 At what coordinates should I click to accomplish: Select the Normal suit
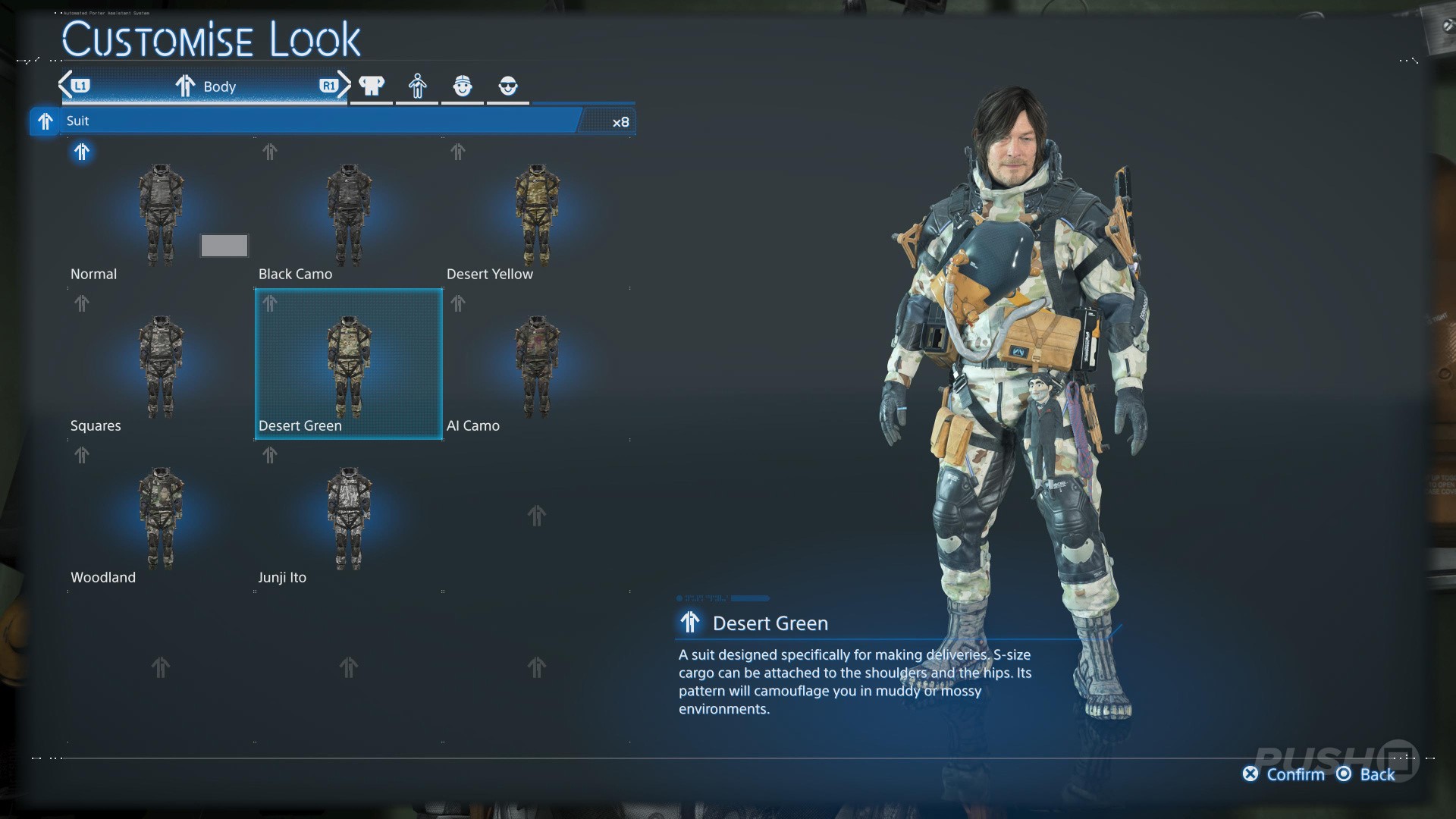click(x=160, y=214)
